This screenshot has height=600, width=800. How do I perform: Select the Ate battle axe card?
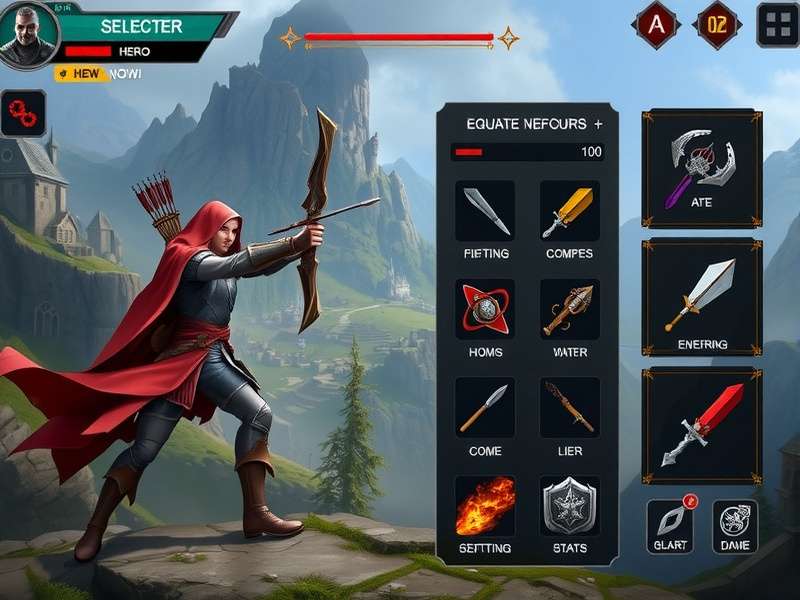[702, 167]
